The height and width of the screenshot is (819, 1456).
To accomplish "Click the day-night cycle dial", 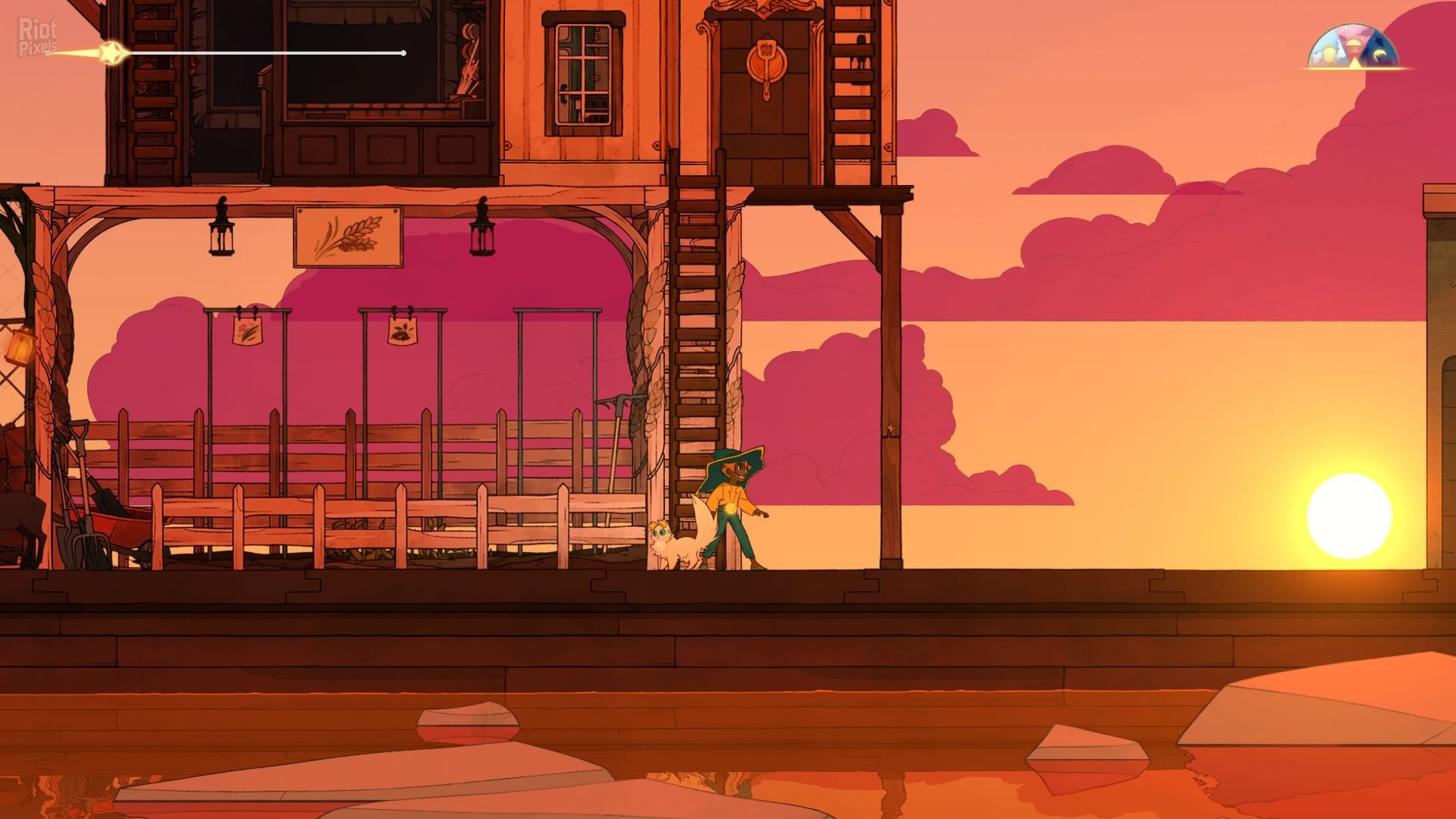I will (1354, 48).
